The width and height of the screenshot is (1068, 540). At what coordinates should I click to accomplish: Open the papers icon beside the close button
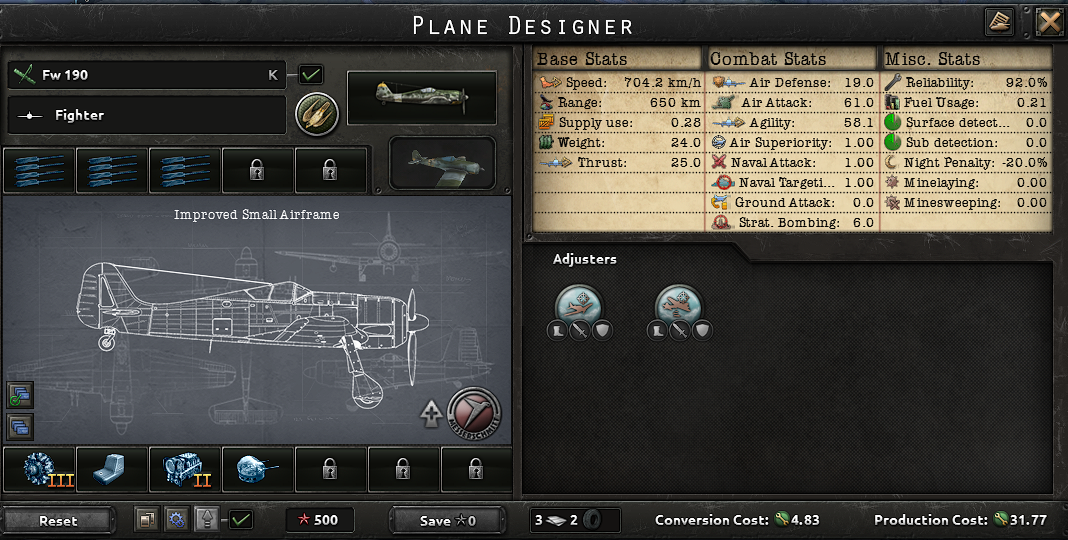coord(999,22)
